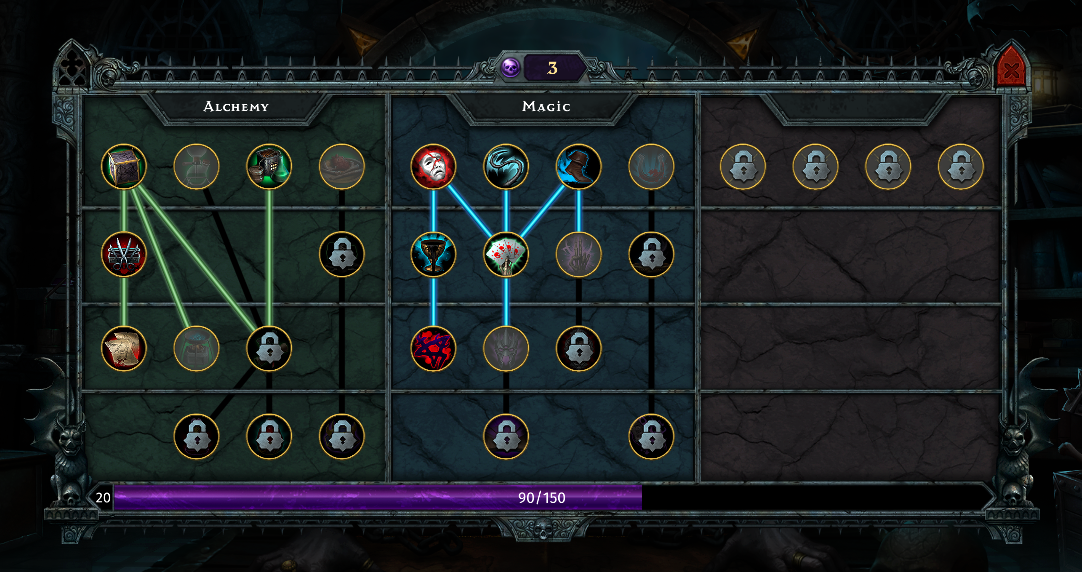Image resolution: width=1082 pixels, height=572 pixels.
Task: Select the bloodstained playing cards skill
Action: [x=506, y=255]
